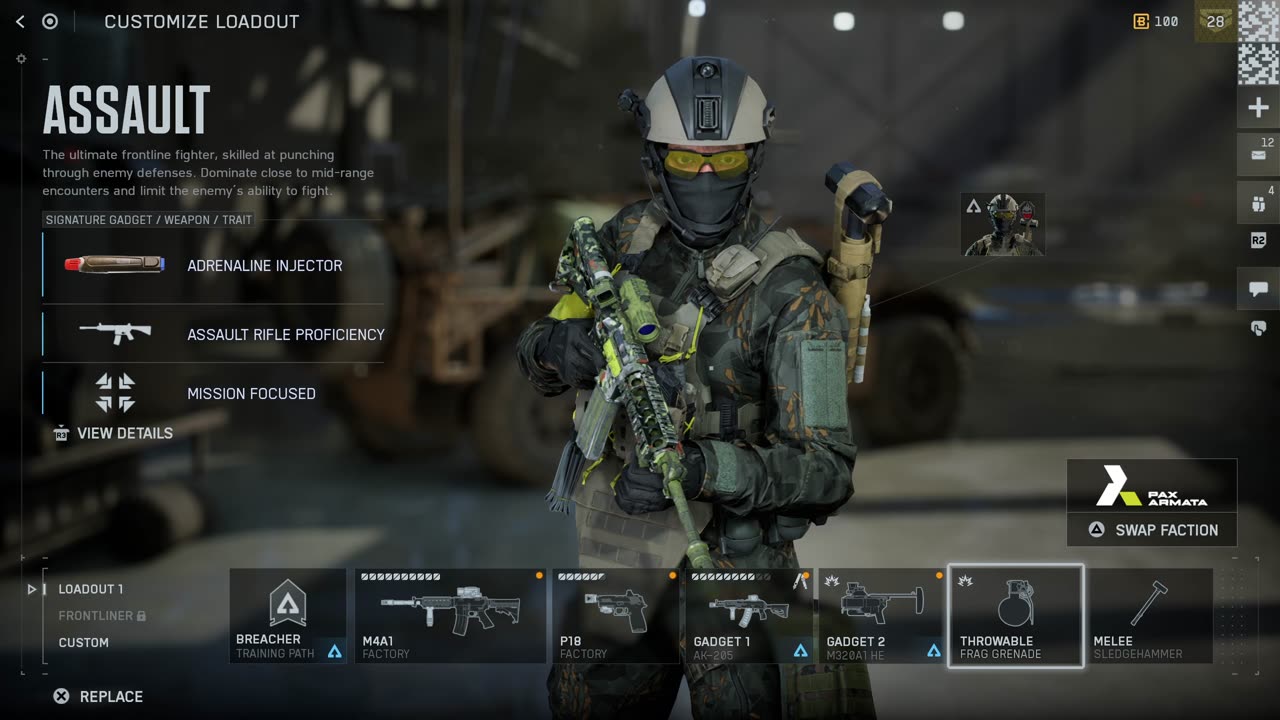Screen dimensions: 1280x720
Task: Open the Gadget 1 AK-205 slot
Action: (749, 616)
